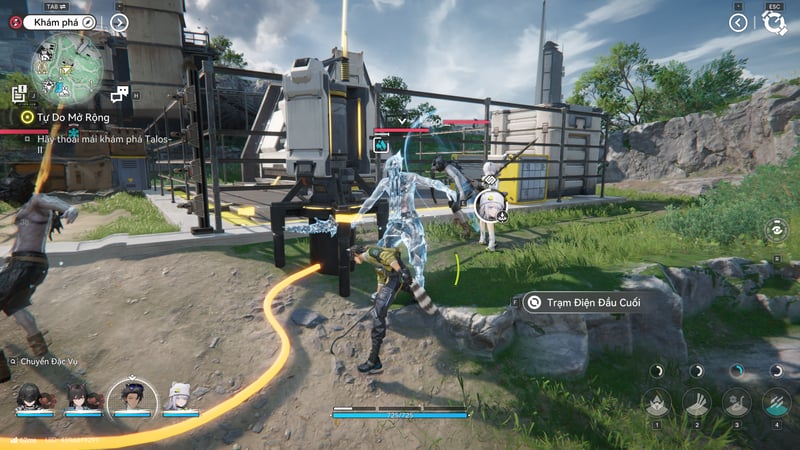The image size is (800, 450).
Task: Open the mission log document icon
Action: coord(19,93)
